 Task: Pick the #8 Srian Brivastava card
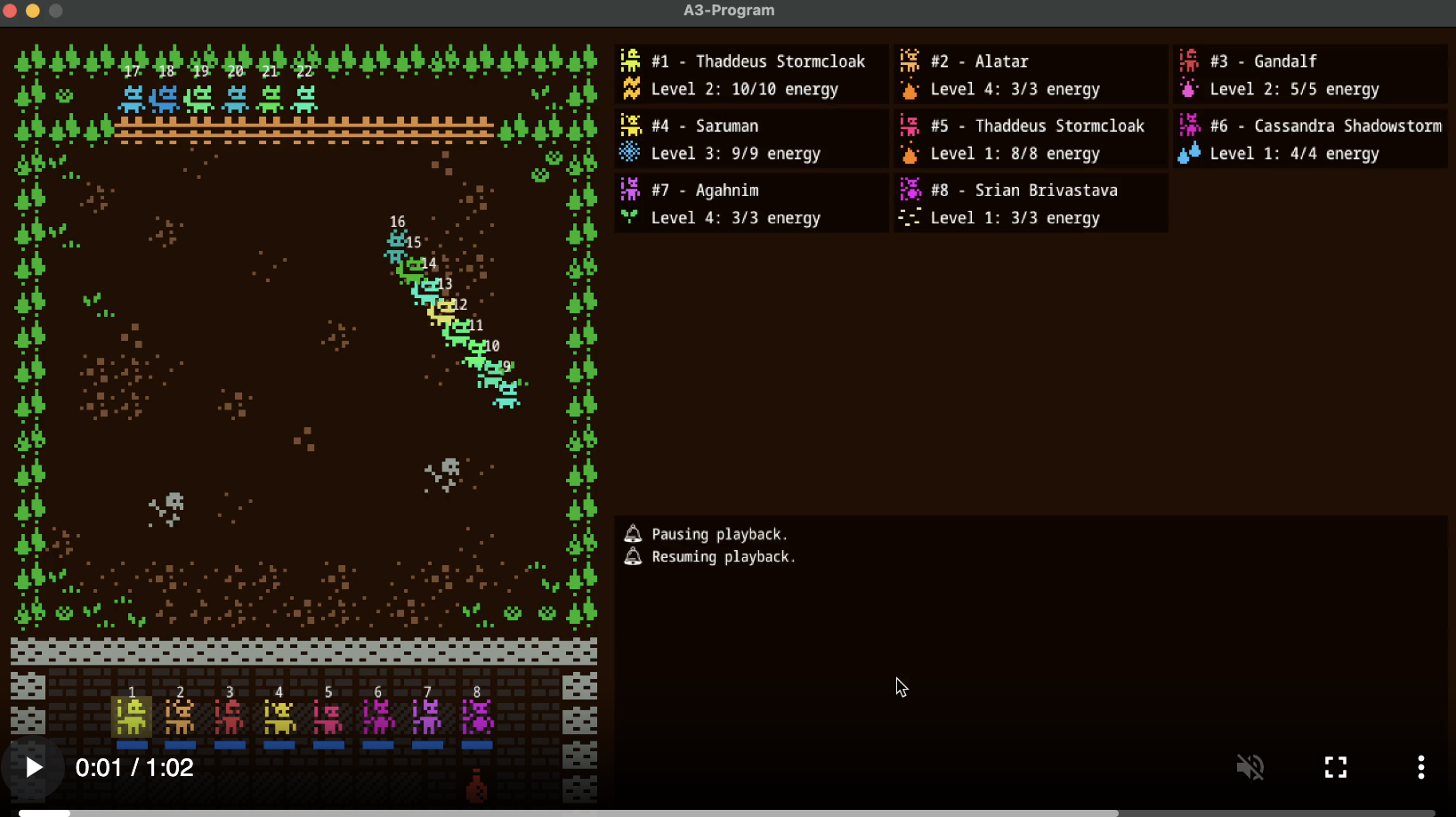pos(1031,204)
